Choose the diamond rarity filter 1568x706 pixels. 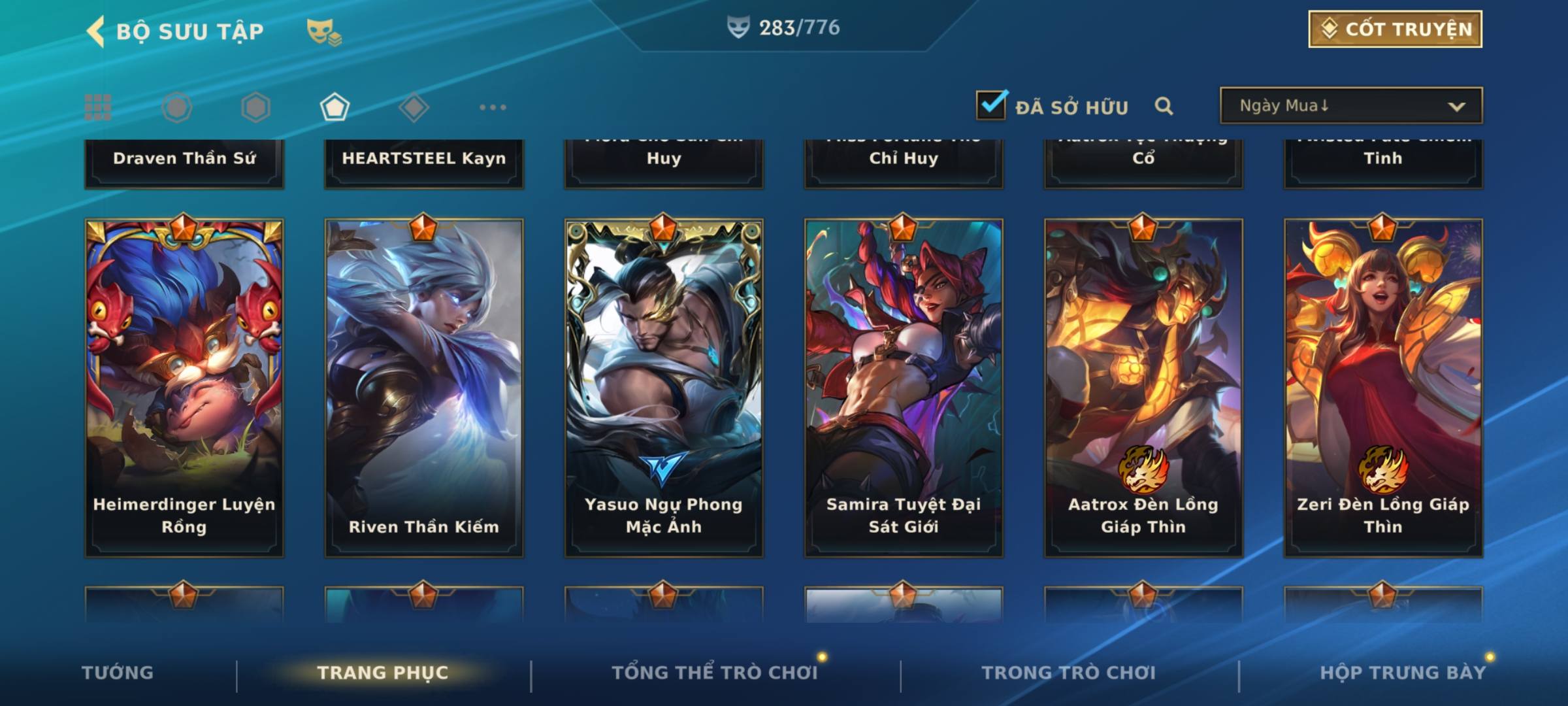coord(414,107)
